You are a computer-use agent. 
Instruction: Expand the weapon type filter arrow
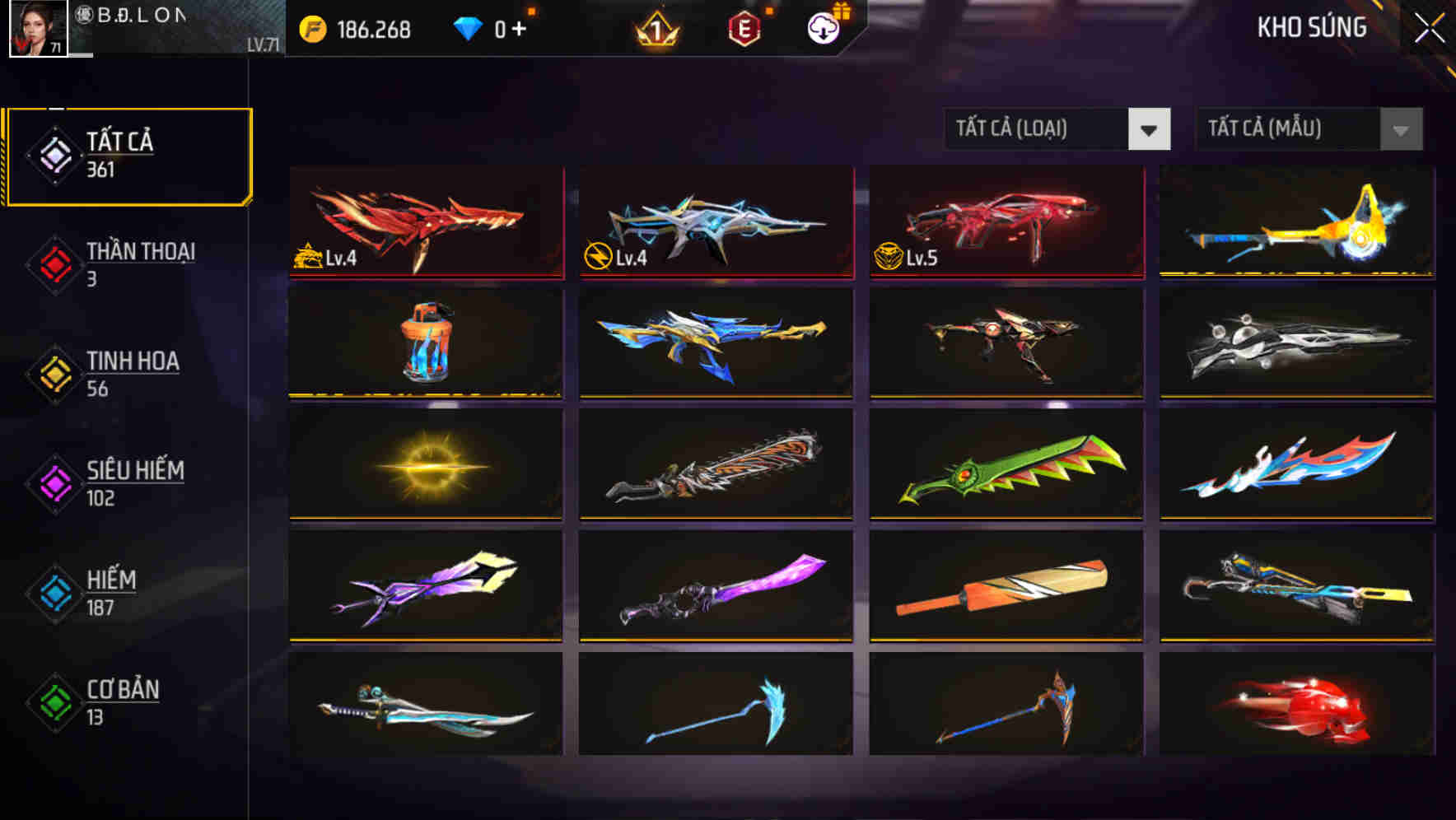(x=1150, y=129)
